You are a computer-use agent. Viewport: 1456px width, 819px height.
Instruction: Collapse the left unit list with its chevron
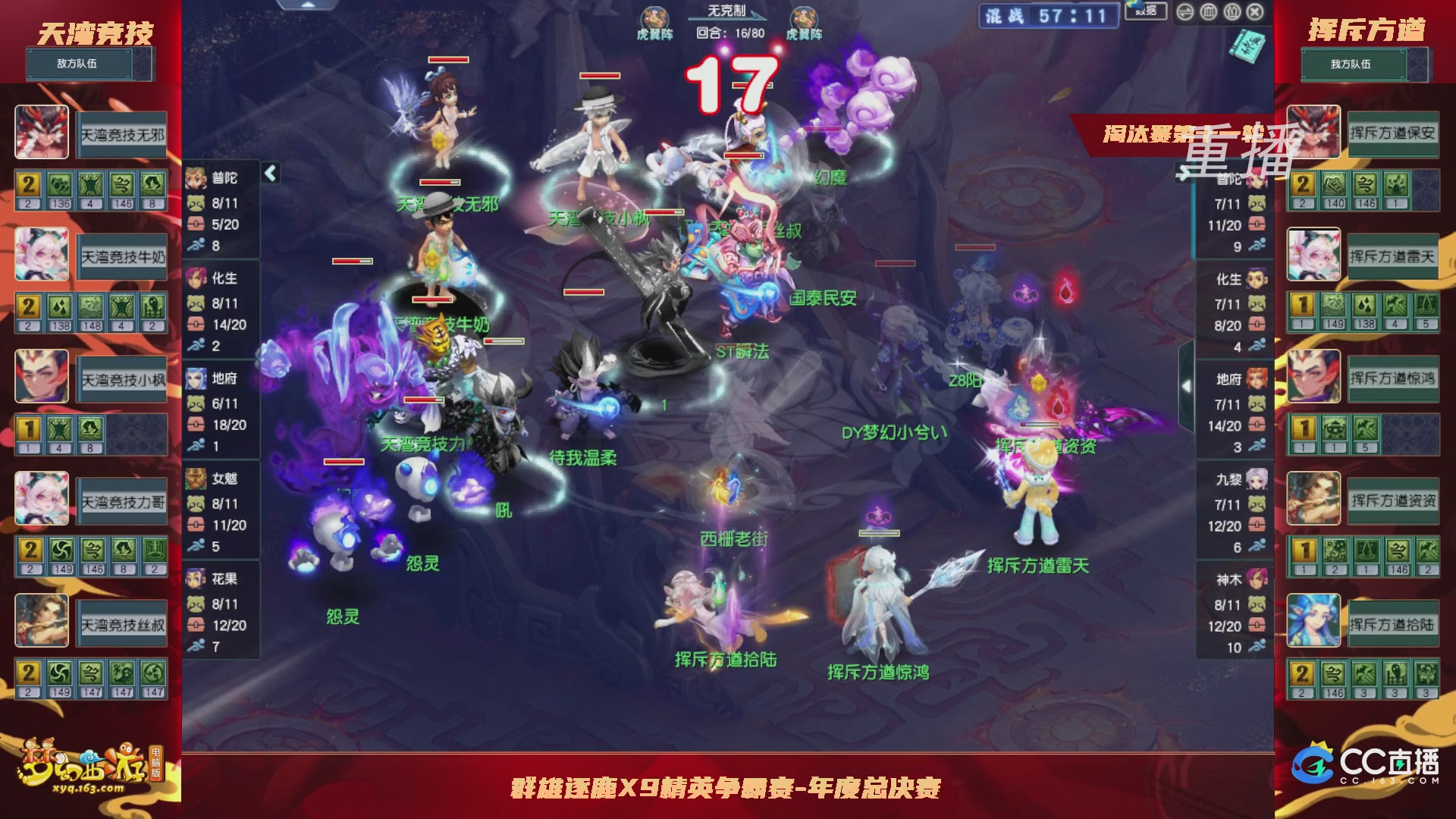270,172
